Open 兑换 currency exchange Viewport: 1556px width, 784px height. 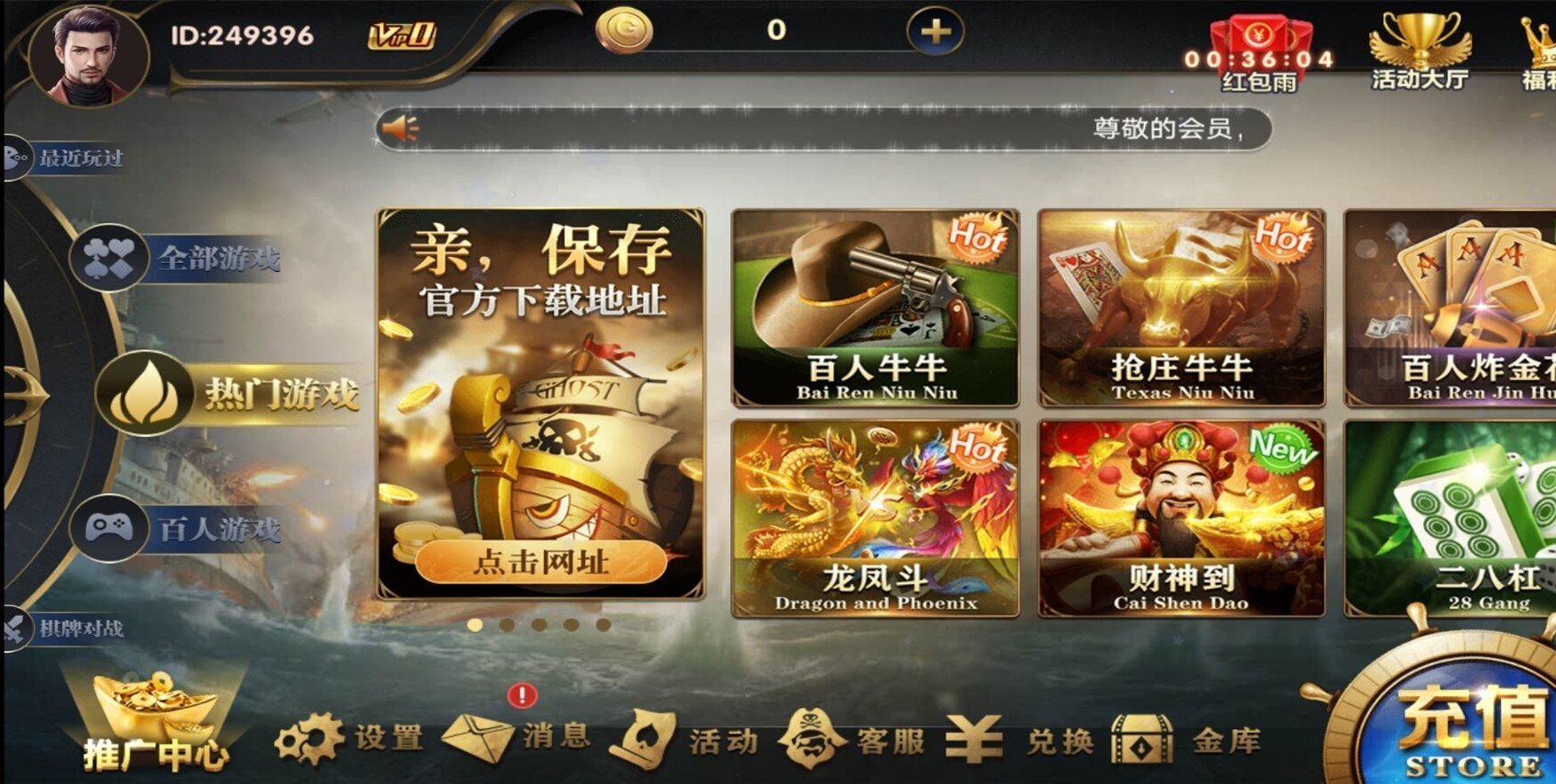[1019, 737]
